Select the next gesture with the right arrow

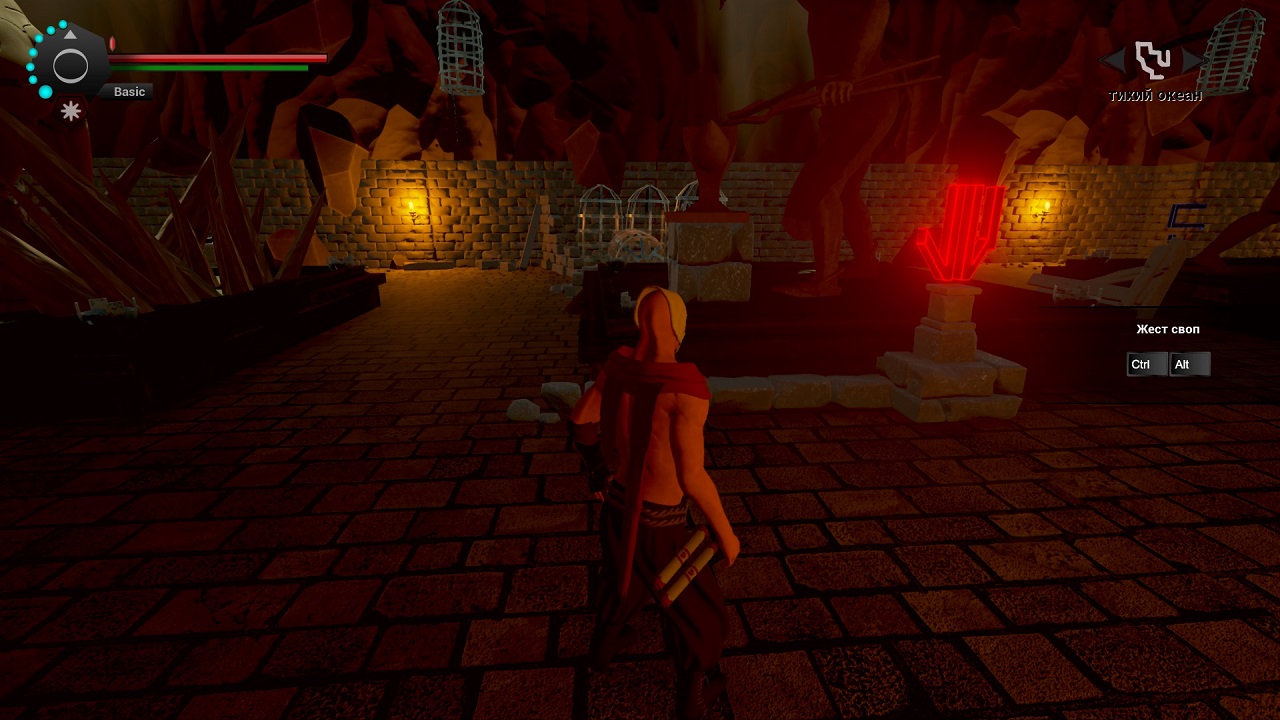point(1191,61)
